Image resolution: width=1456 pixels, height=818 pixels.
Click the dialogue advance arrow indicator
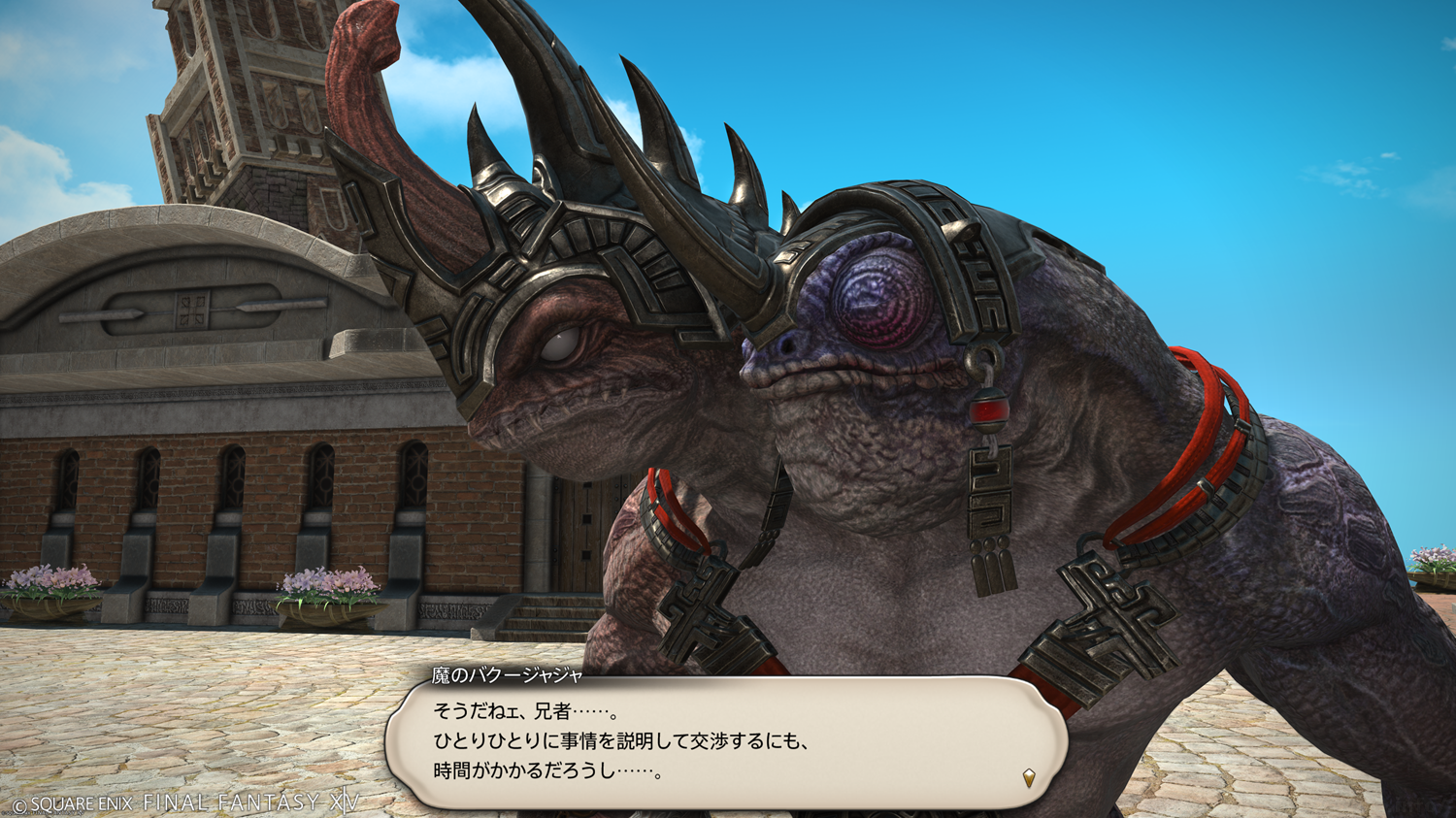1029,777
